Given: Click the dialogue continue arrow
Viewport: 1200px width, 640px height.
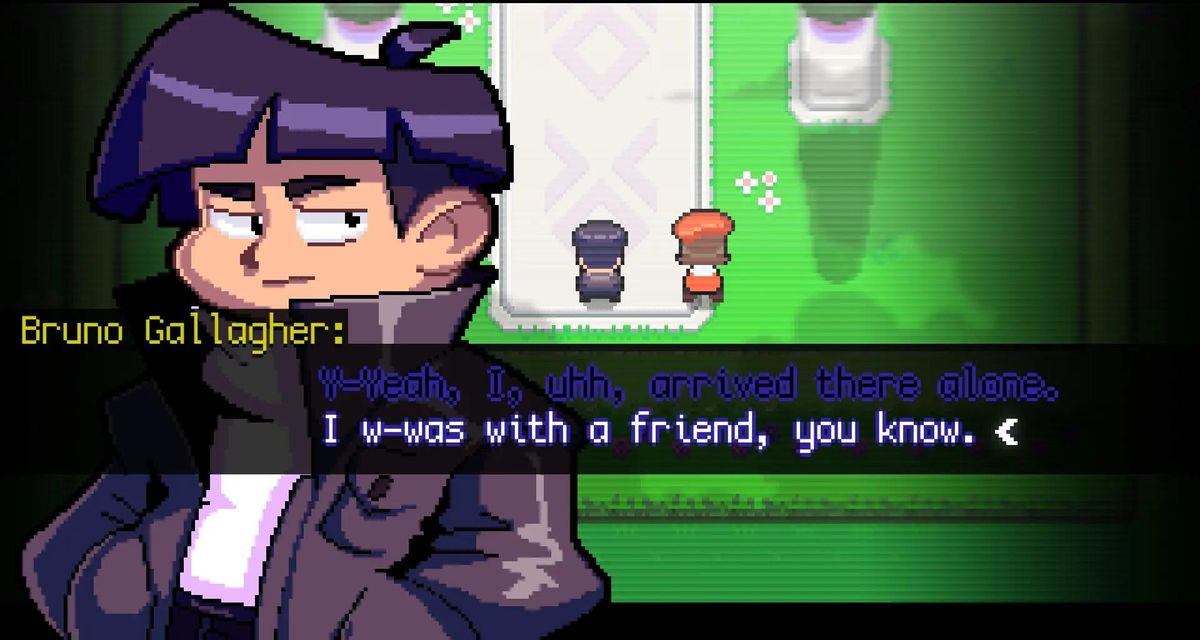Looking at the screenshot, I should point(1006,432).
